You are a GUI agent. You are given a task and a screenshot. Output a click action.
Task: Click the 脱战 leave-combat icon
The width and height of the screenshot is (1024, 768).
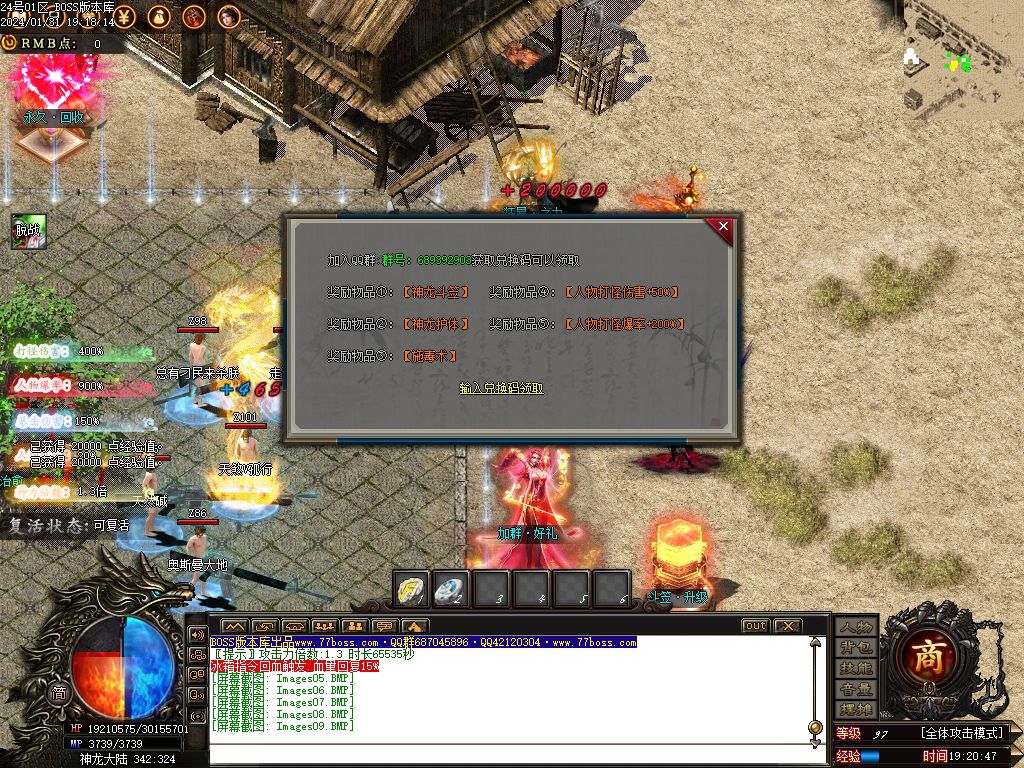[x=28, y=231]
